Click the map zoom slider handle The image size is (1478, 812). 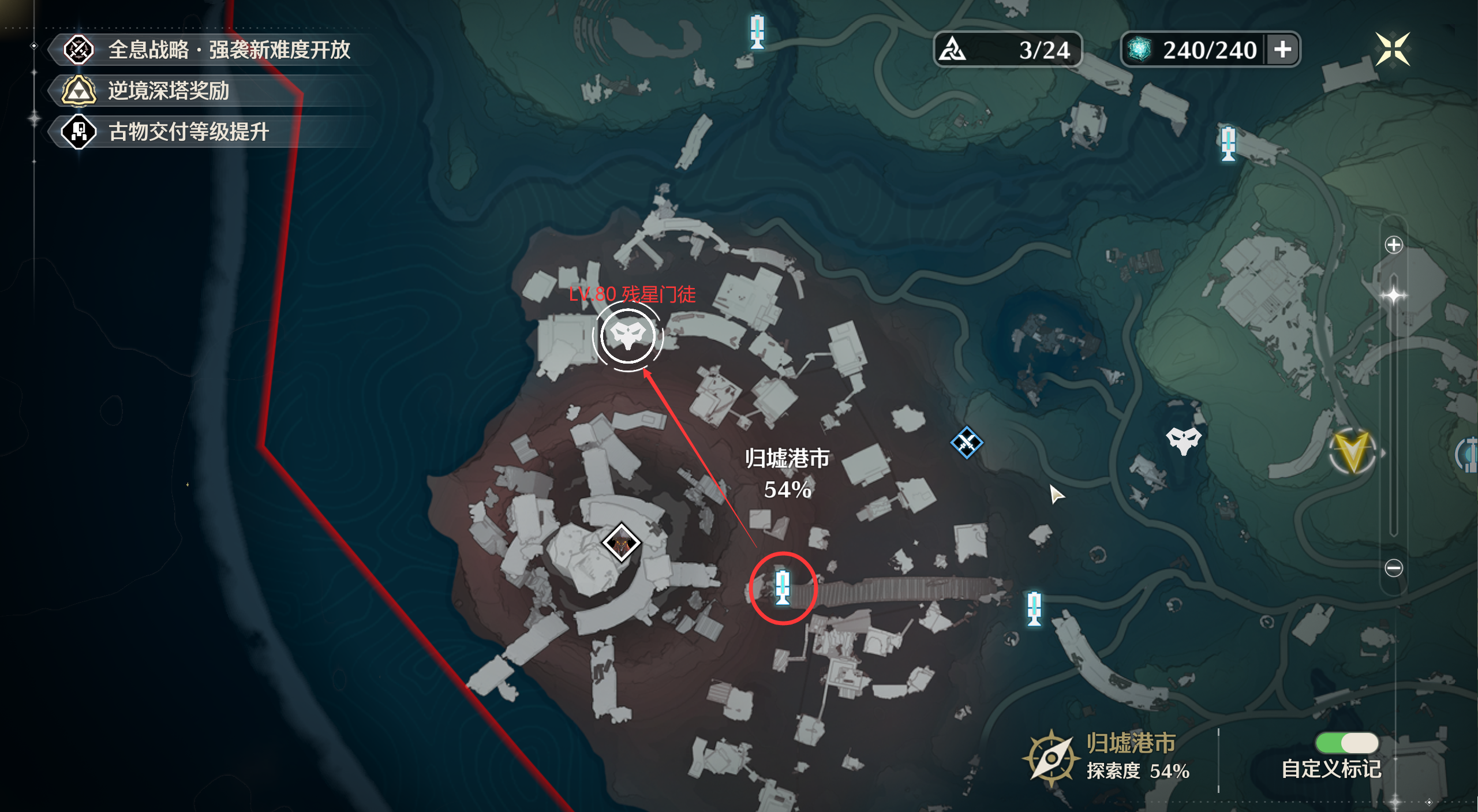coord(1393,295)
